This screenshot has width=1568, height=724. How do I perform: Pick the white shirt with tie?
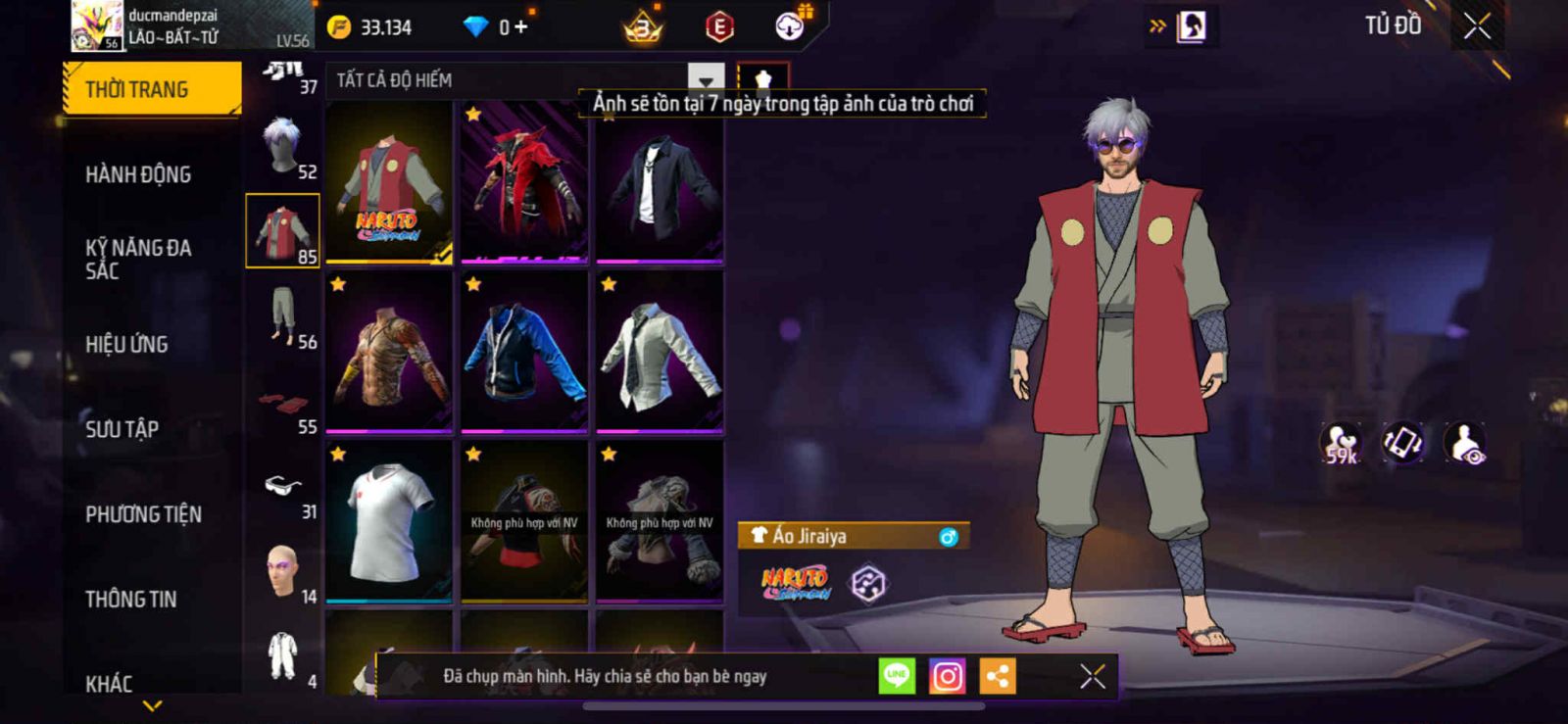point(660,353)
